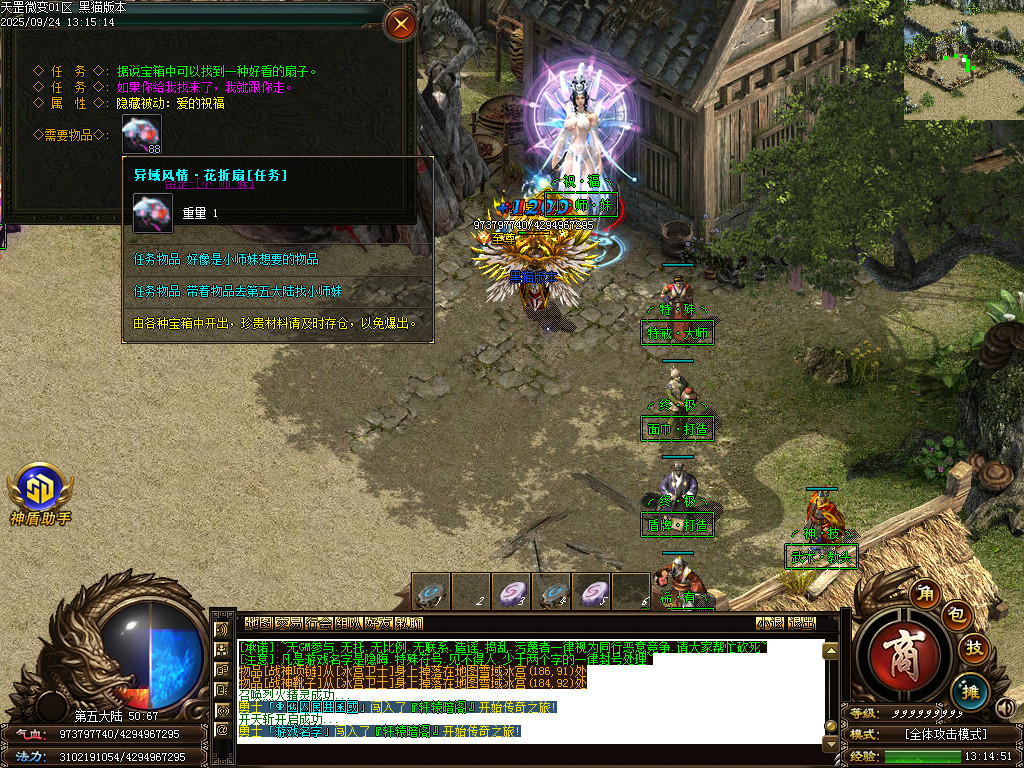1024x768 pixels.
Task: Open the character panel with 角
Action: [x=926, y=594]
